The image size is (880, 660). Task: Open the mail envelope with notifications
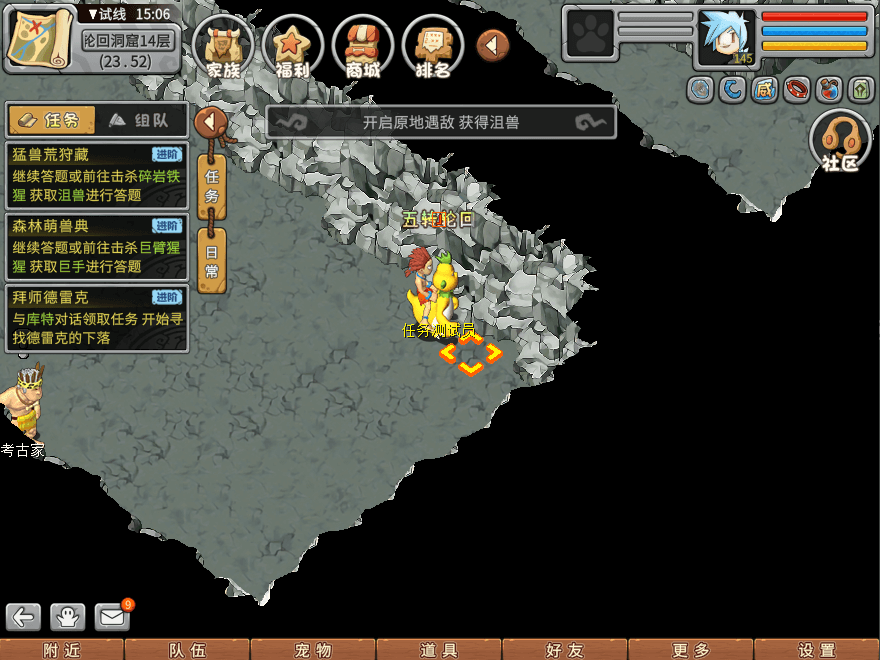point(113,617)
